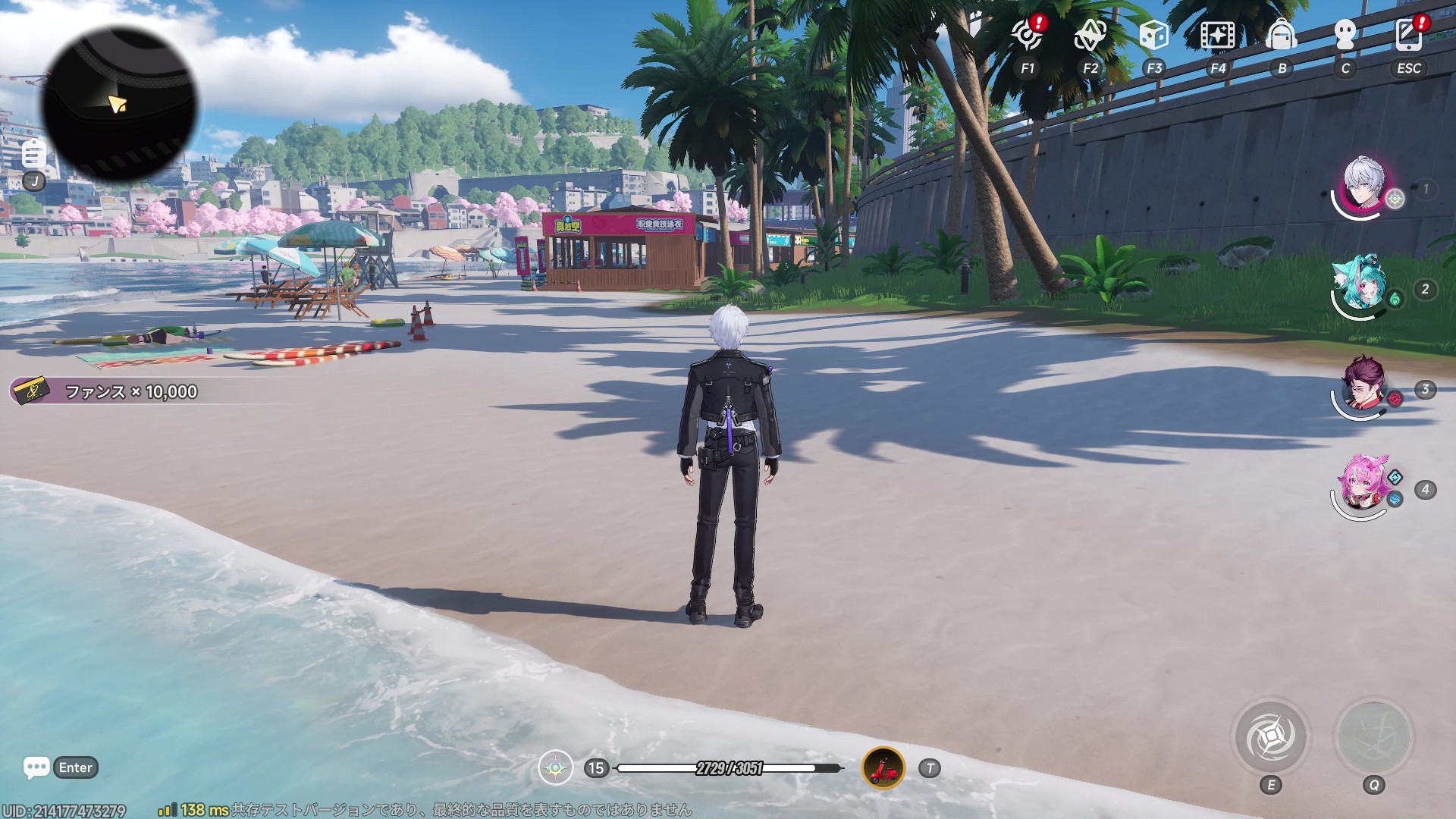This screenshot has width=1456, height=819.
Task: Switch to dark red-haired party member
Action: [x=1363, y=386]
